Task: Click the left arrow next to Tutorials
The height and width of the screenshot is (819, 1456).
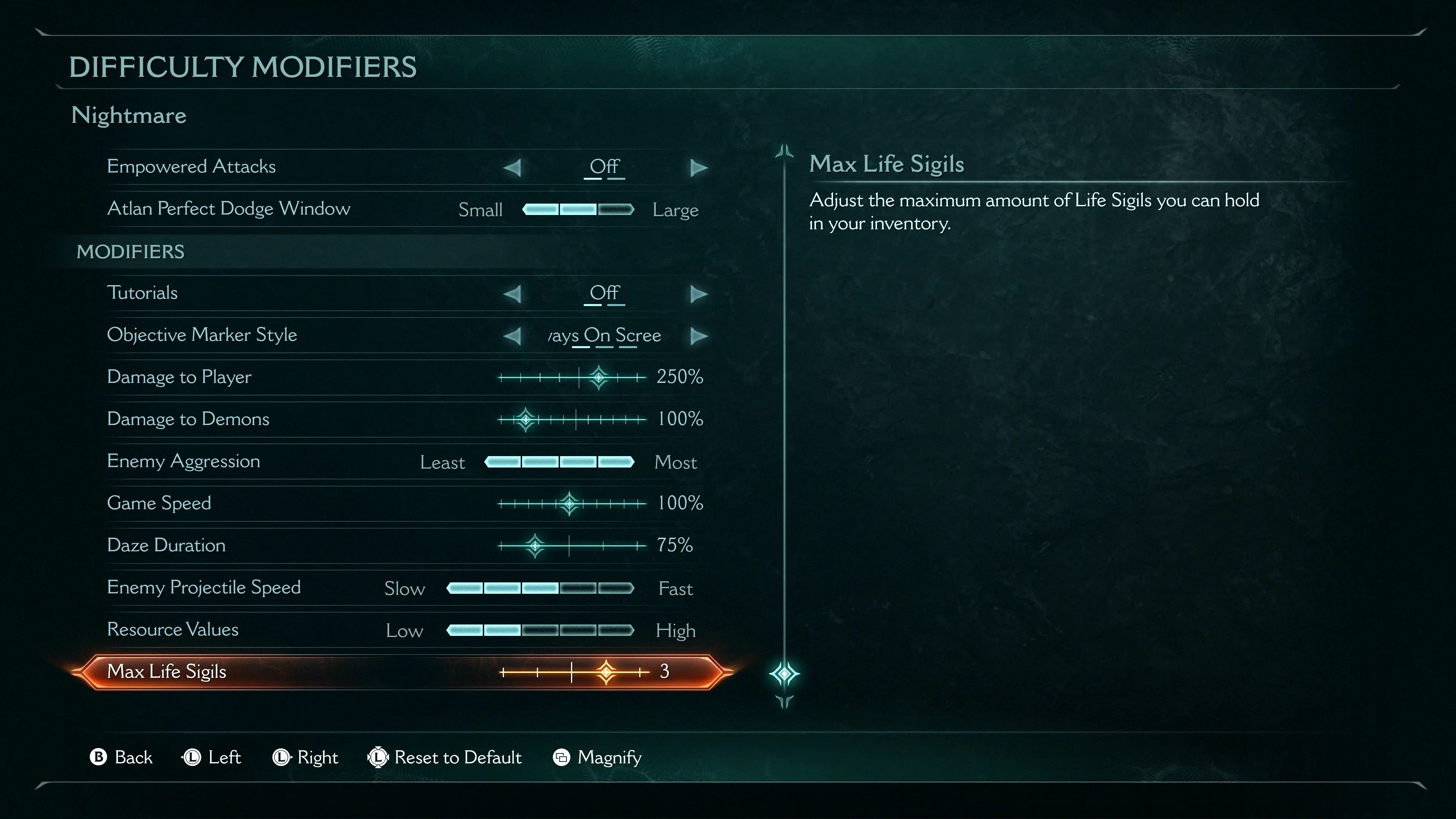Action: [512, 293]
